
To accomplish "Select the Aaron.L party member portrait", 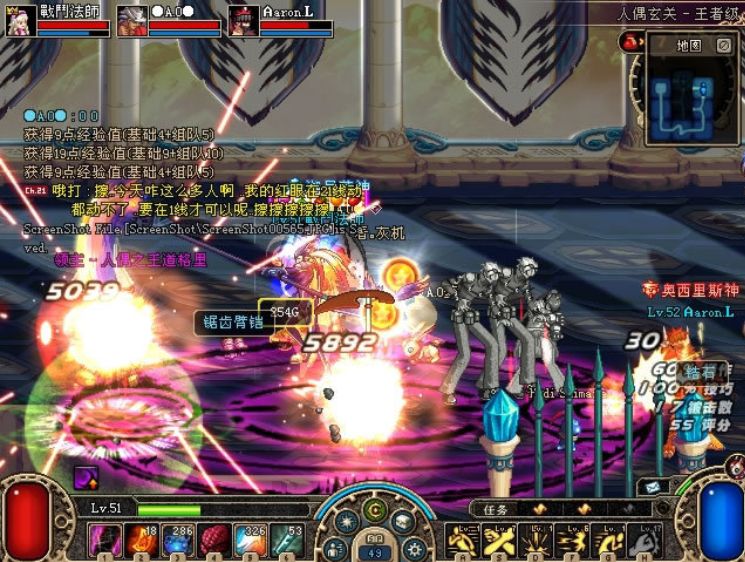I will pyautogui.click(x=244, y=20).
